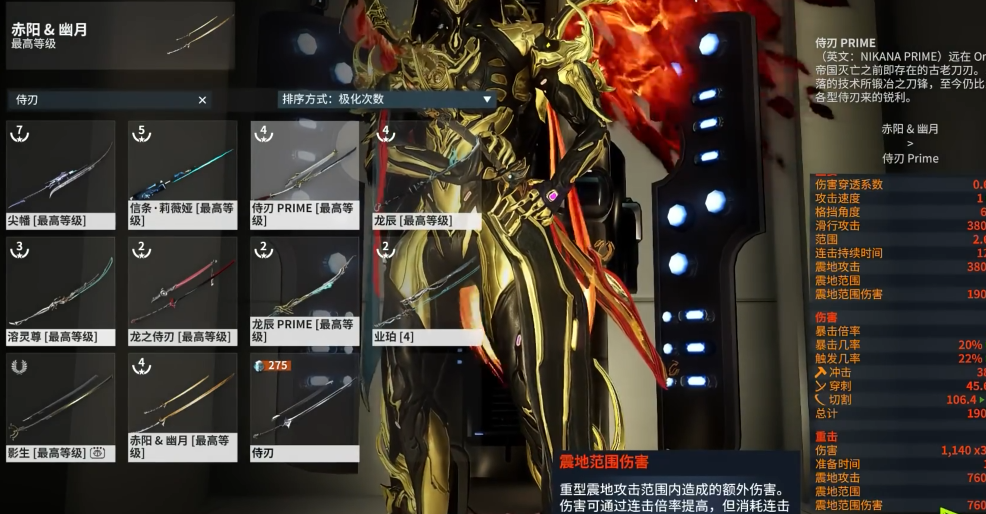Choose the 影生 weapon tile
Image resolution: width=986 pixels, height=514 pixels.
click(x=61, y=407)
